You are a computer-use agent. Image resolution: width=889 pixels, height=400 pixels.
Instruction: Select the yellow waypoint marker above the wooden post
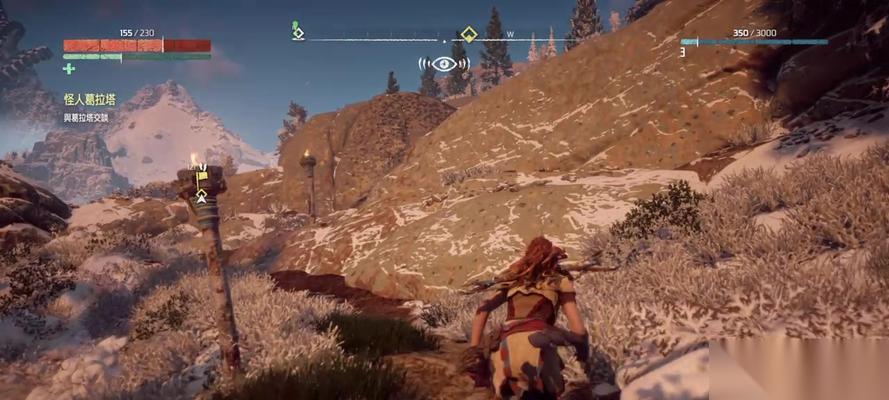coord(201,180)
